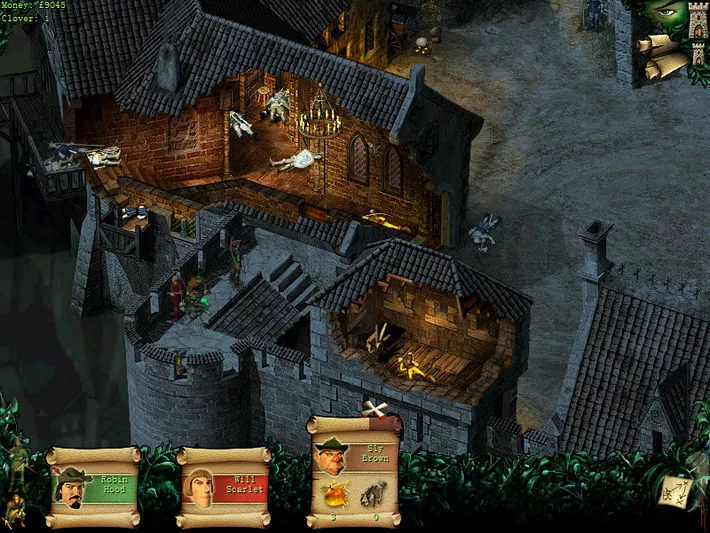Select Will Scarlet's character scroll
This screenshot has width=710, height=533.
pyautogui.click(x=224, y=488)
